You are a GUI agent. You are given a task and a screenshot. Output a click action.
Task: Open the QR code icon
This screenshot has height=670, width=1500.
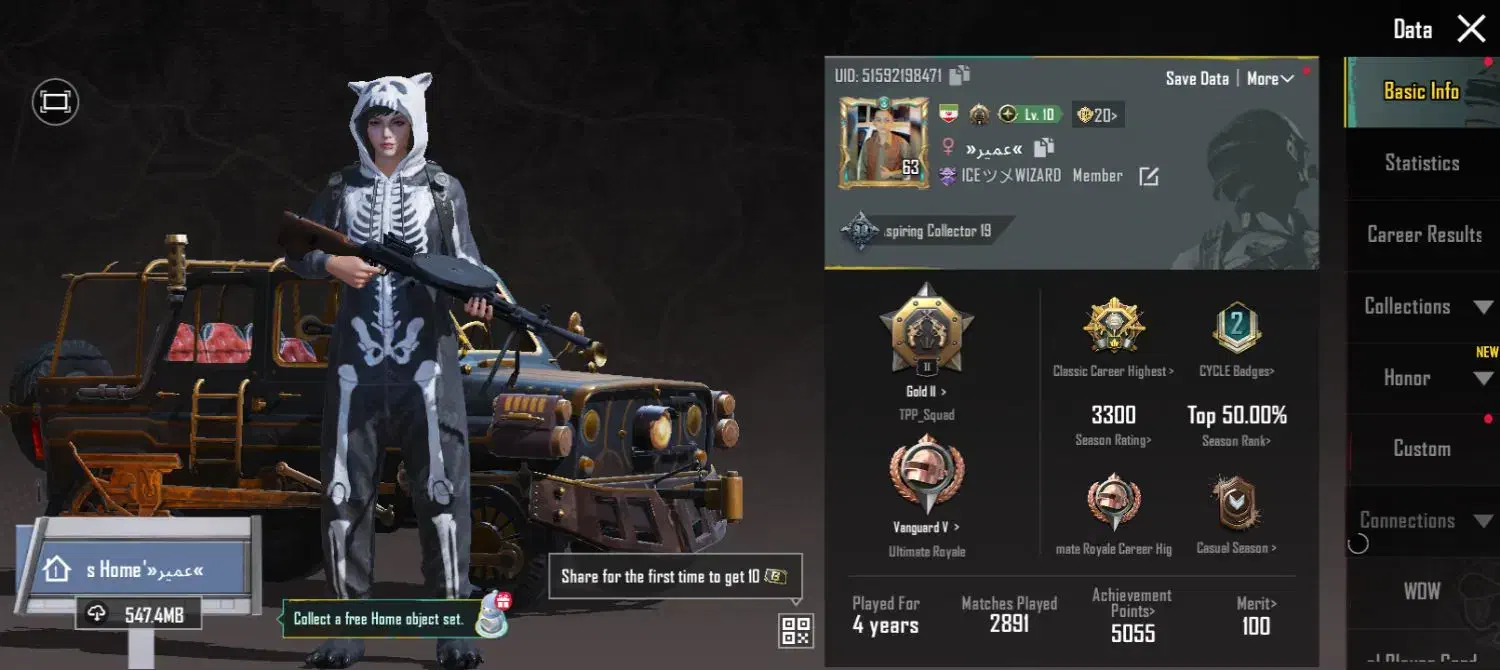796,630
